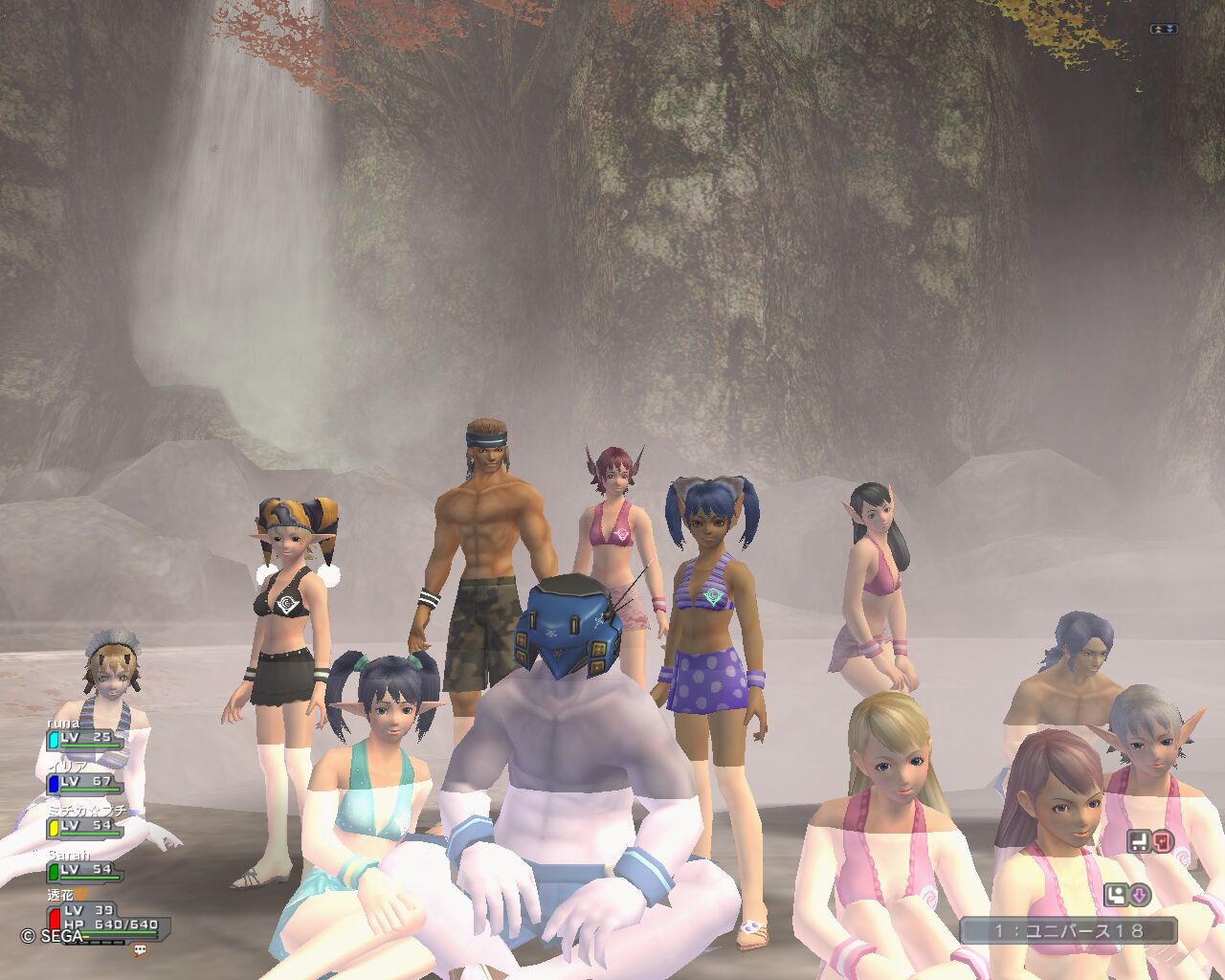Select the level 54 party member with the yellow marker
The width and height of the screenshot is (1225, 980).
(86, 825)
